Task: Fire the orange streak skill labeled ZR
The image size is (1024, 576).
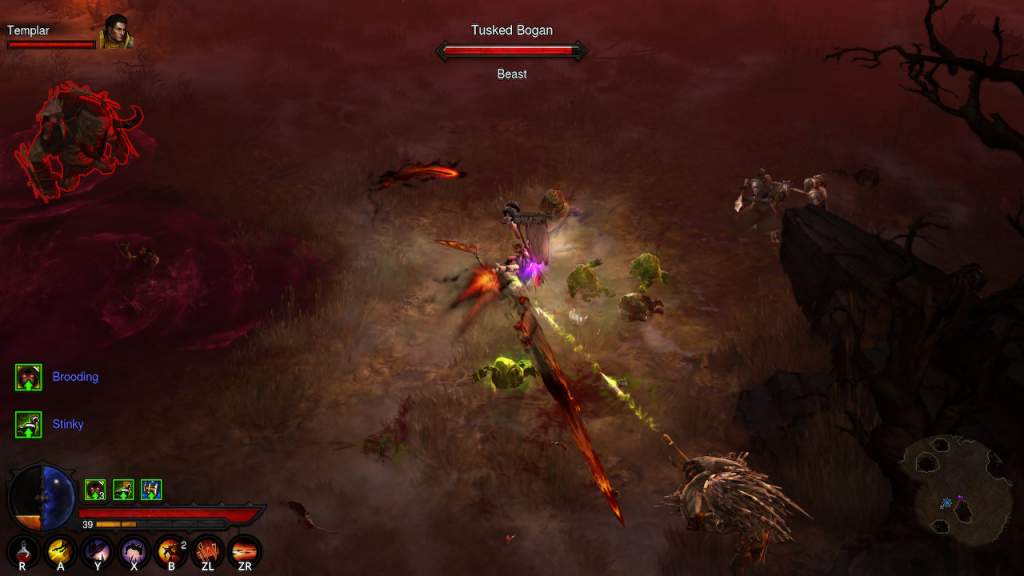Action: pyautogui.click(x=245, y=550)
